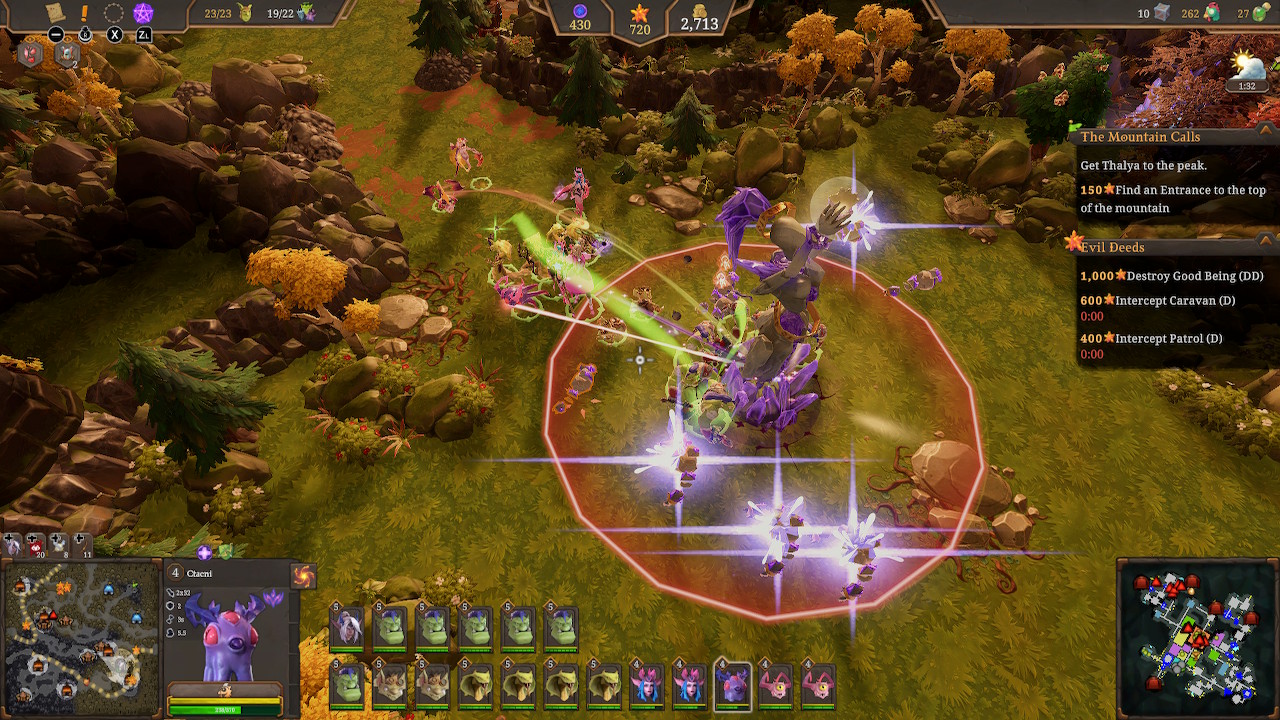Open the quest scroll icon in top-left bar
The height and width of the screenshot is (720, 1280).
tap(55, 11)
